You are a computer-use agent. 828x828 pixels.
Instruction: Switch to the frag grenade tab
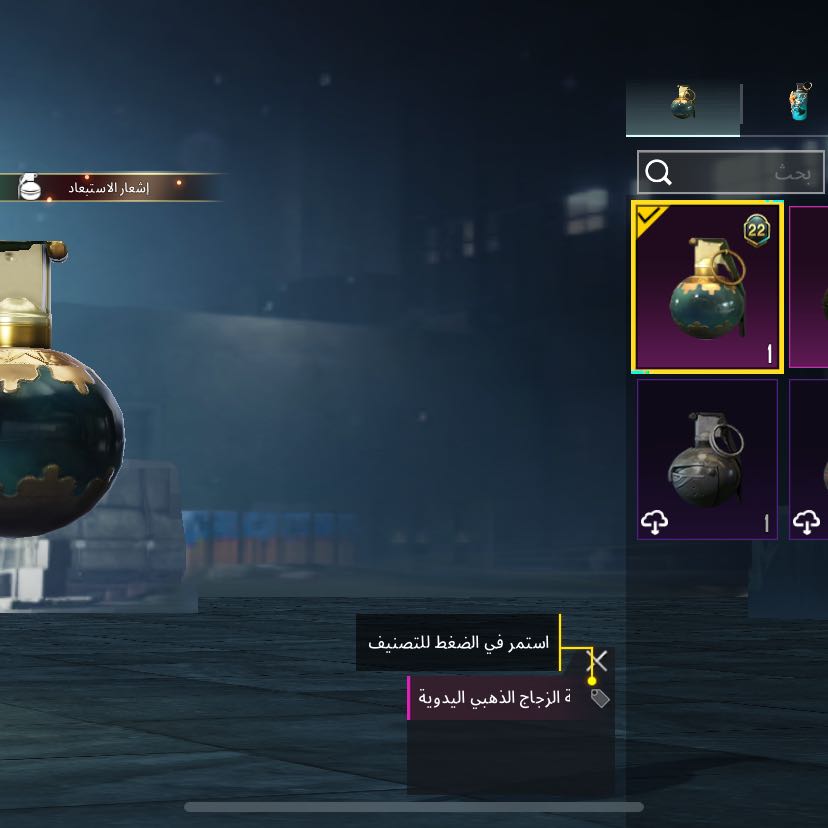click(683, 104)
